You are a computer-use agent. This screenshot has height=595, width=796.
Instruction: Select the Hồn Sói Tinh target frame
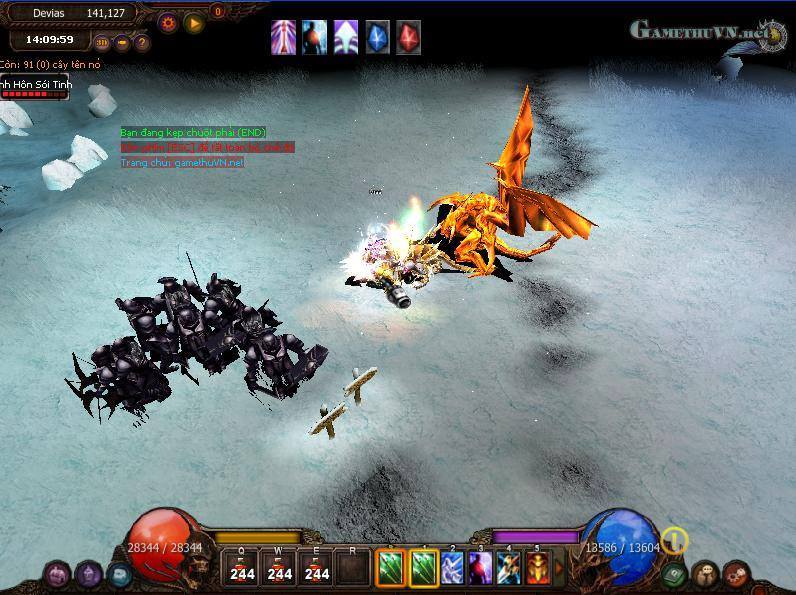point(34,87)
